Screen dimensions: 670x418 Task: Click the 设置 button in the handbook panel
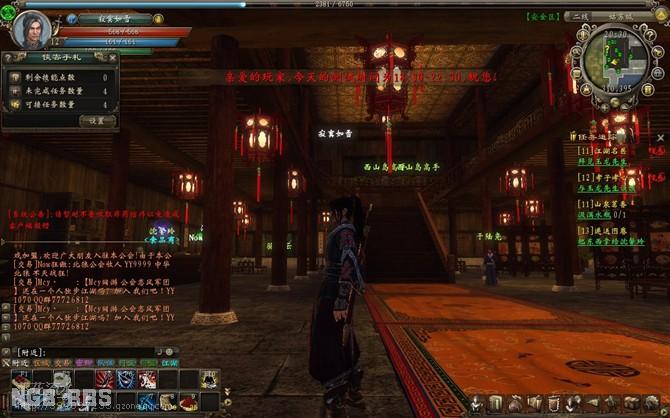tap(97, 120)
